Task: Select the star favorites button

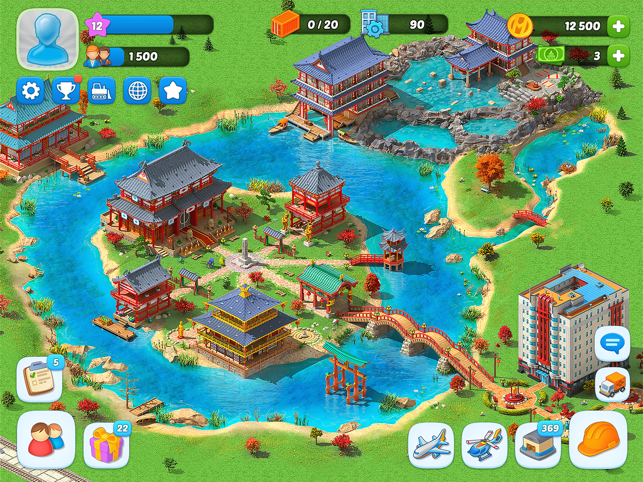Action: coord(173,91)
